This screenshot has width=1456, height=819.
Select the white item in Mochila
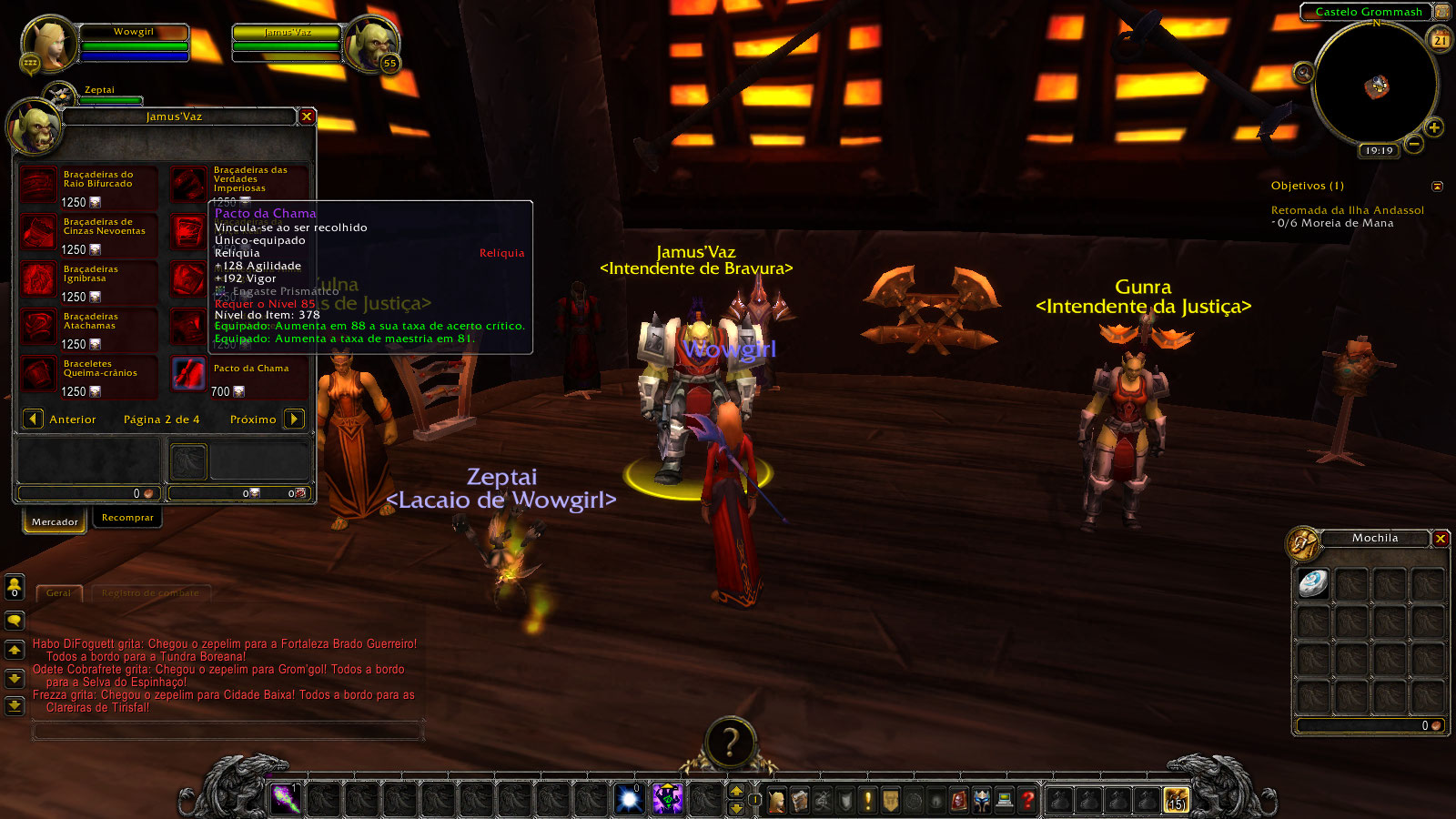(x=1313, y=583)
